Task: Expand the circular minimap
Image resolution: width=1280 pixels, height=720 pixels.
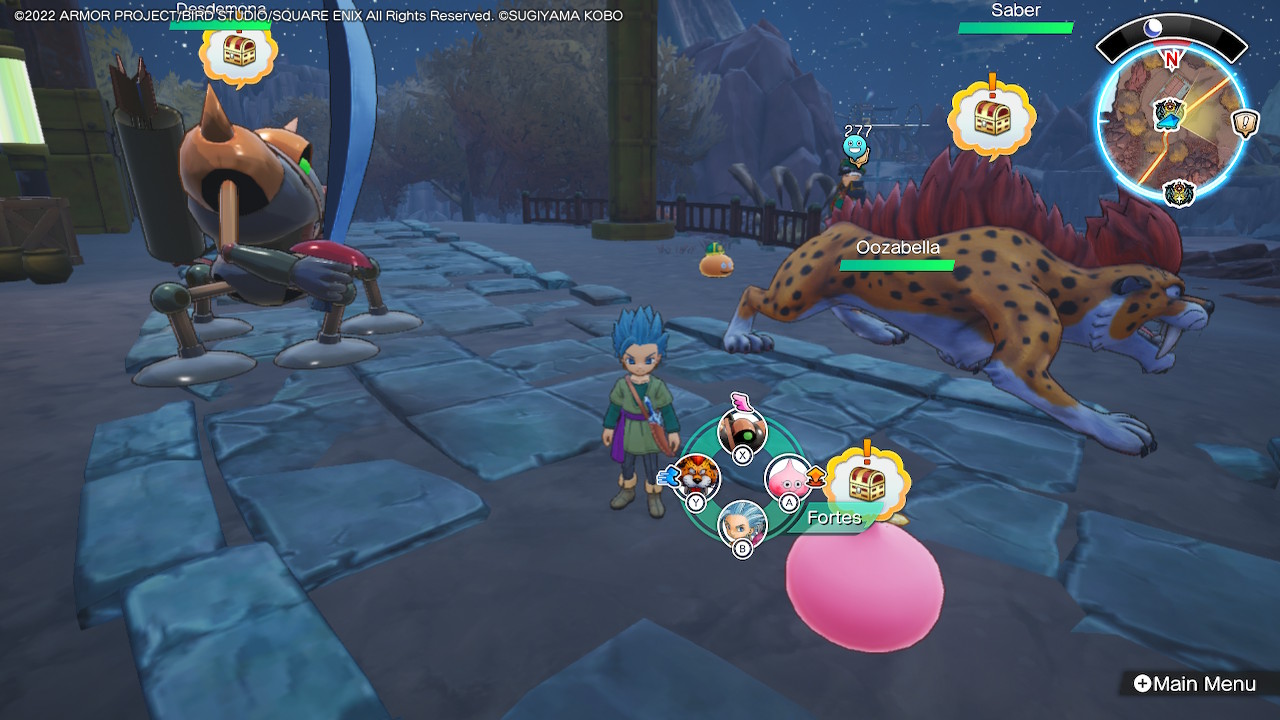Action: [1170, 118]
